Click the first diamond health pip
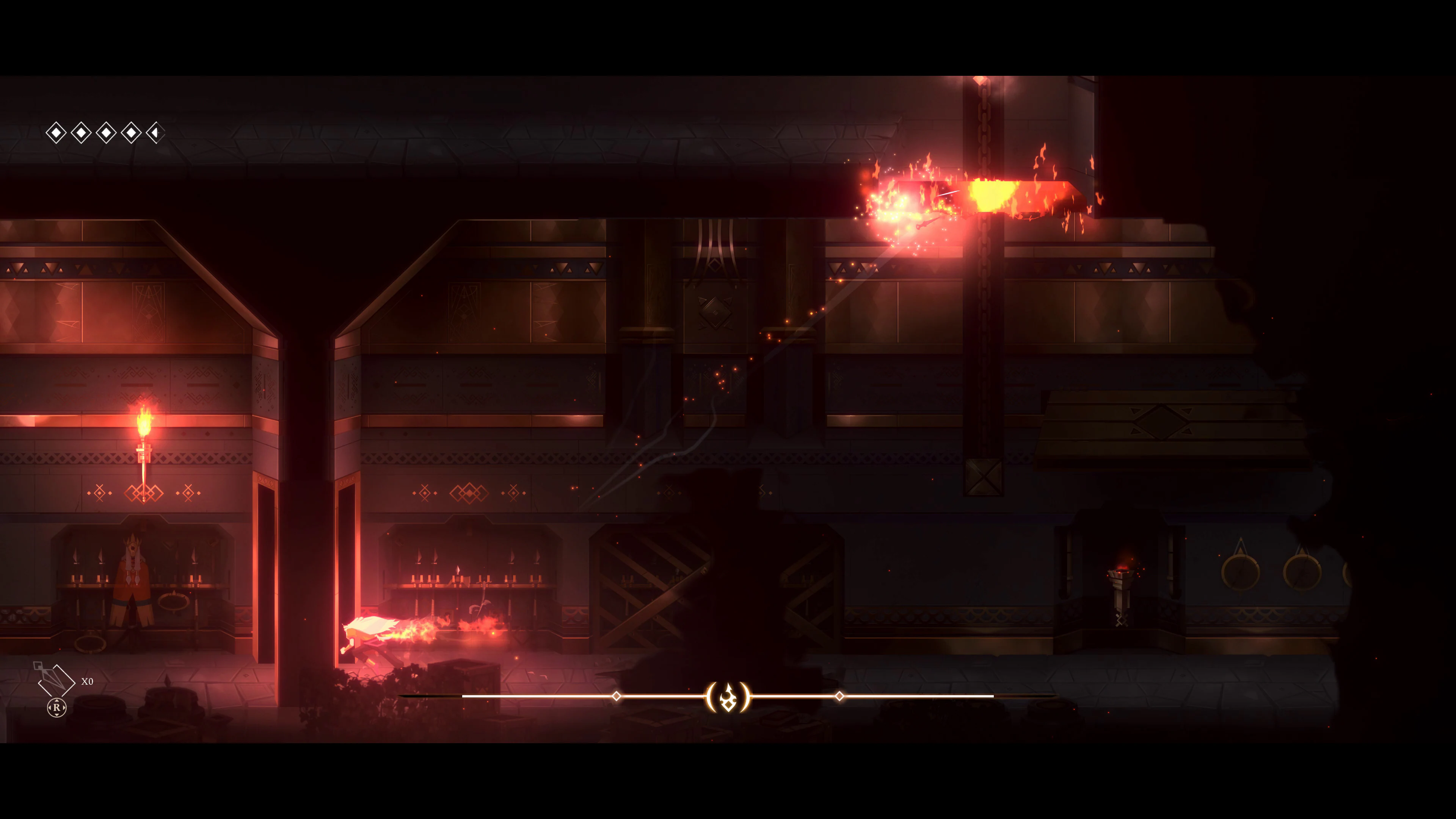 (x=56, y=133)
